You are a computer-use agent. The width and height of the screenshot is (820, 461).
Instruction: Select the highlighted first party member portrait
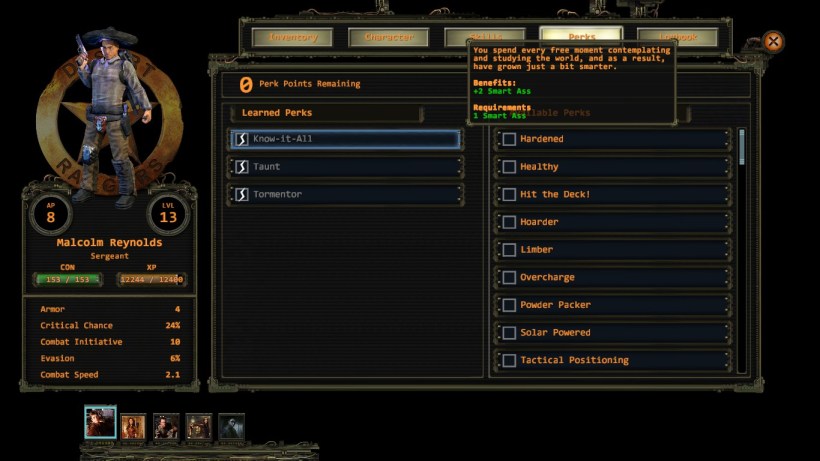point(101,423)
